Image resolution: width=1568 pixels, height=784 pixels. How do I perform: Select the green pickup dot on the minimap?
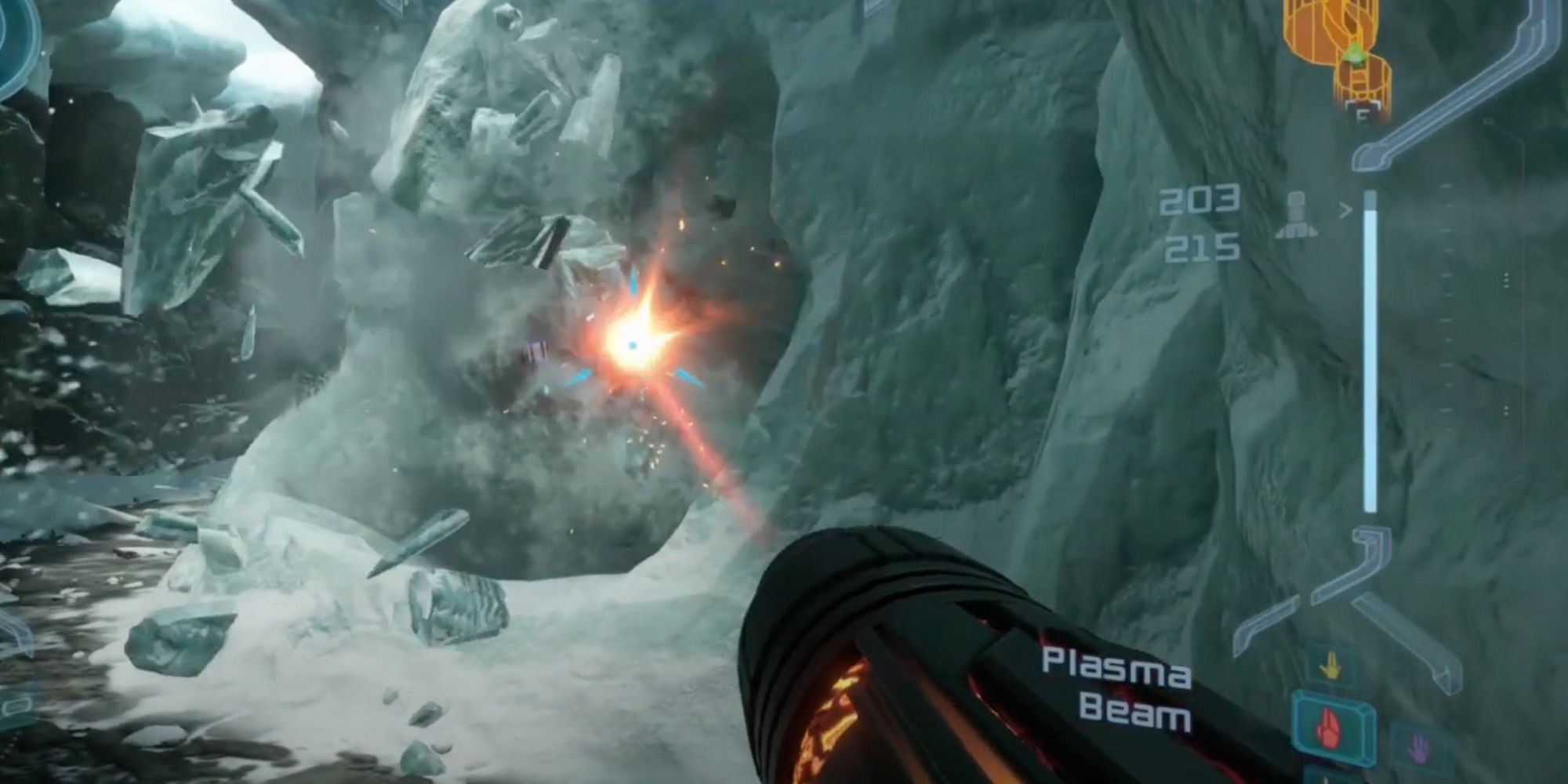1355,53
